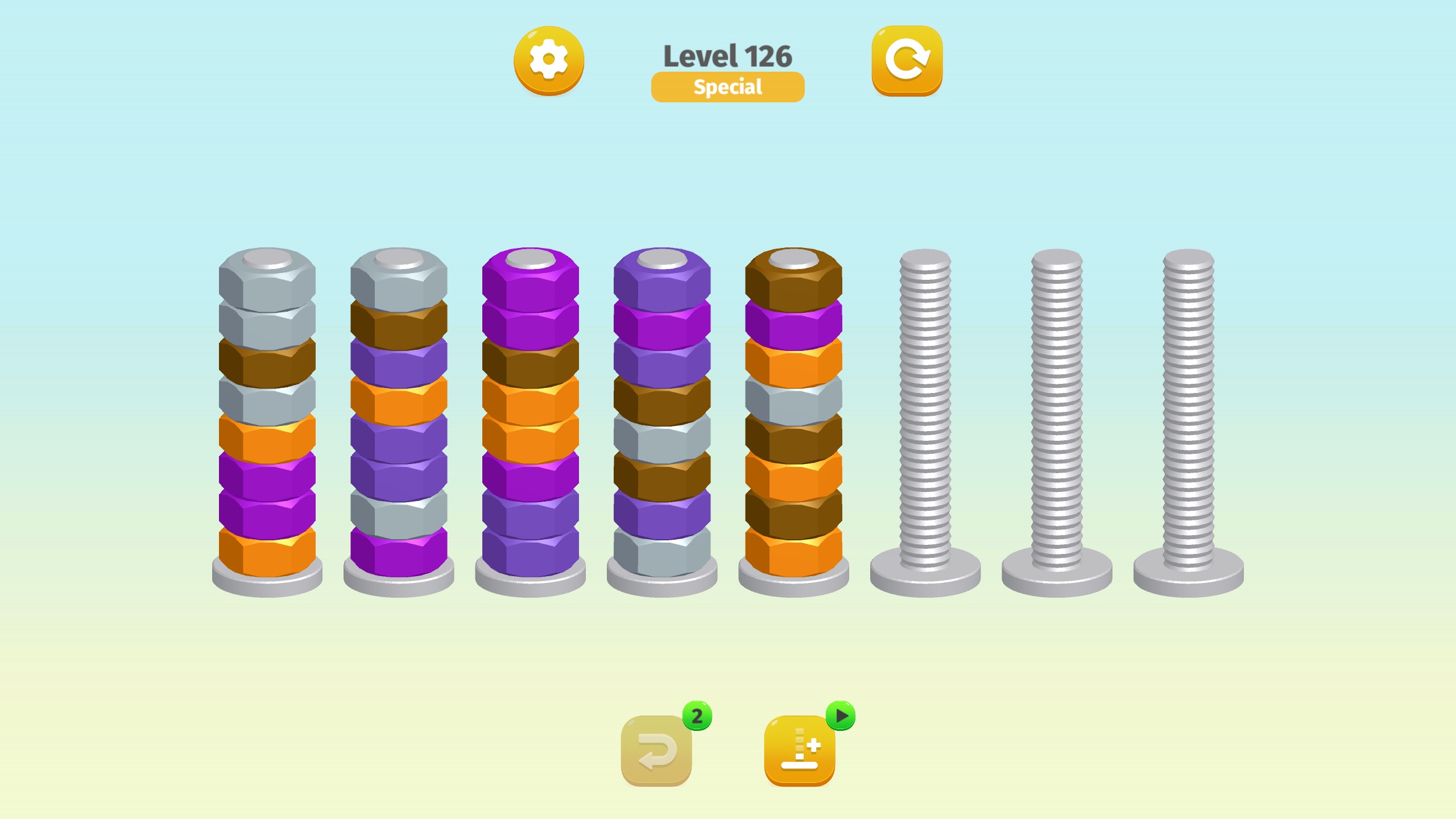The height and width of the screenshot is (819, 1456).
Task: Tap the Level 126 title
Action: click(728, 55)
